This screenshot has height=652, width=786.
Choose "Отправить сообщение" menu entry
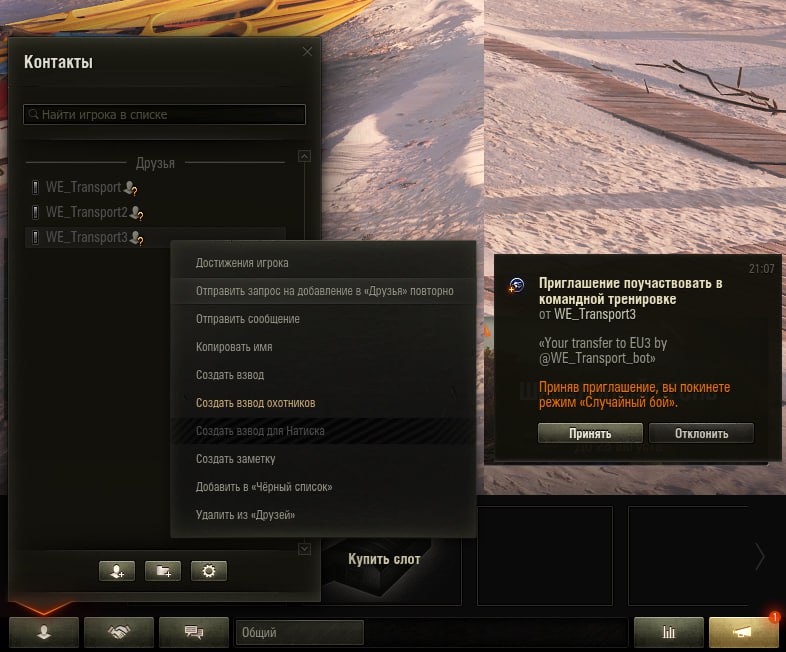(248, 319)
